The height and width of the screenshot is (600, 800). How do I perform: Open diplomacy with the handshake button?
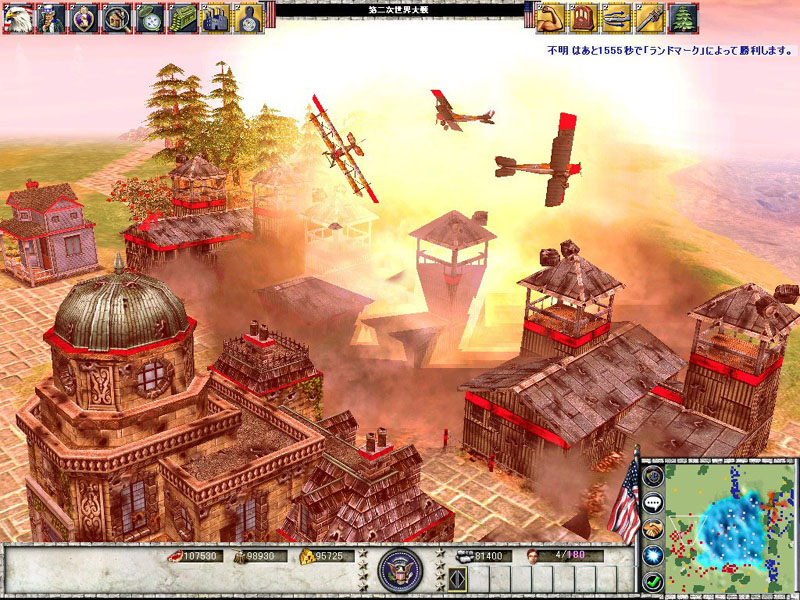coord(652,530)
